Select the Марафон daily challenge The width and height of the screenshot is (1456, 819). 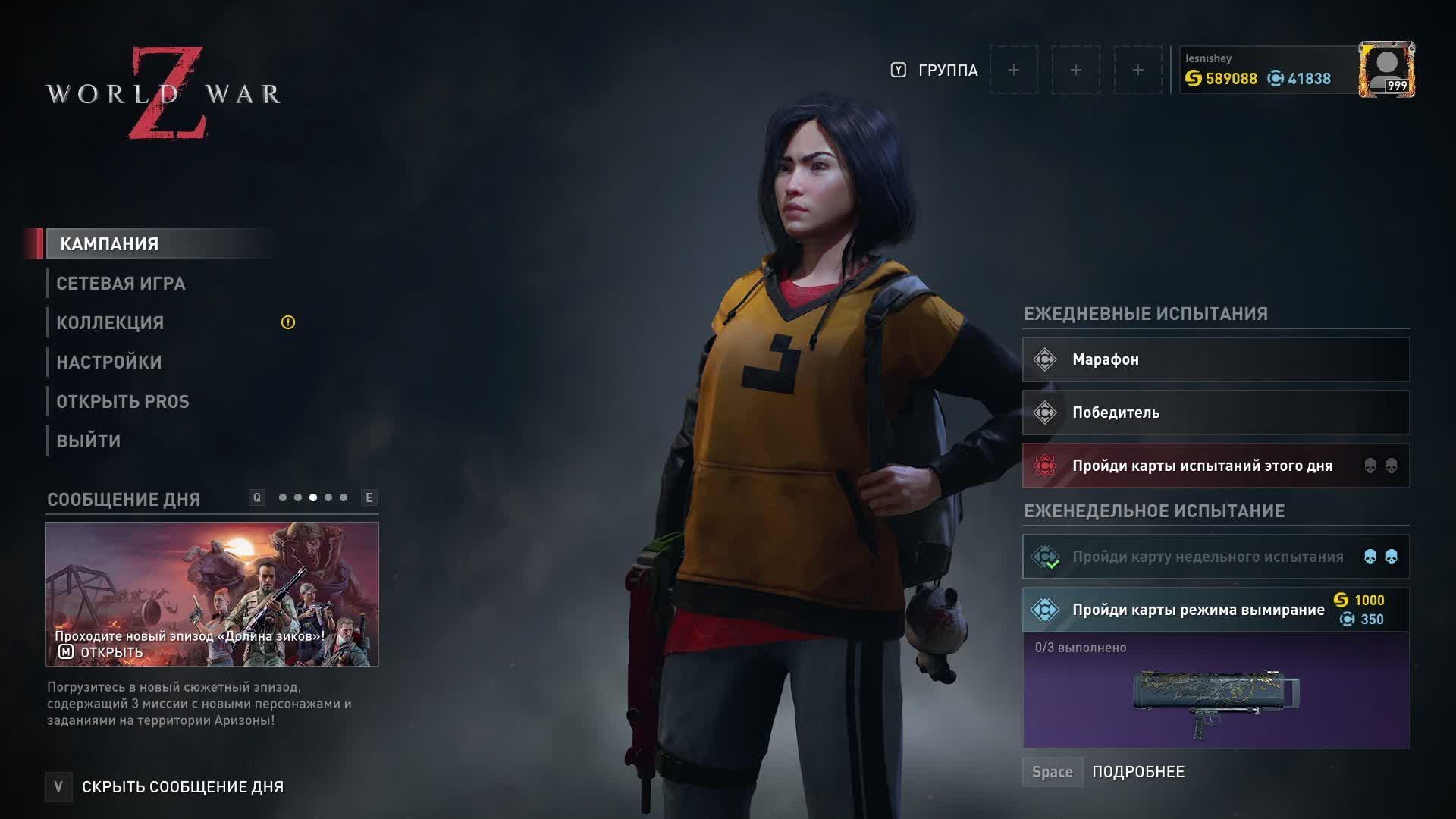pos(1216,359)
